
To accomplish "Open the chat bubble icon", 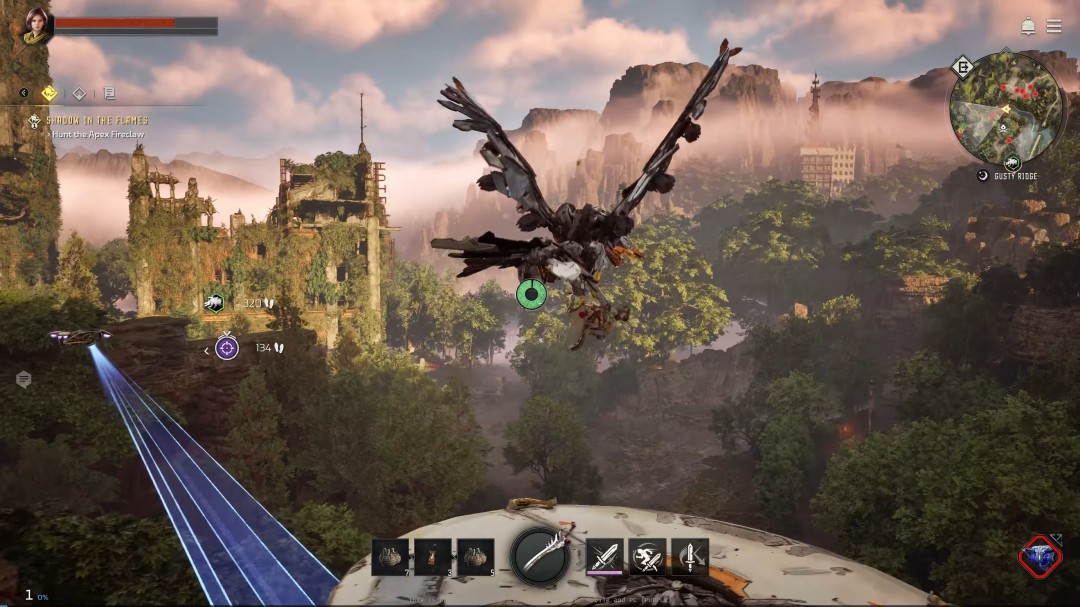I will pos(24,379).
